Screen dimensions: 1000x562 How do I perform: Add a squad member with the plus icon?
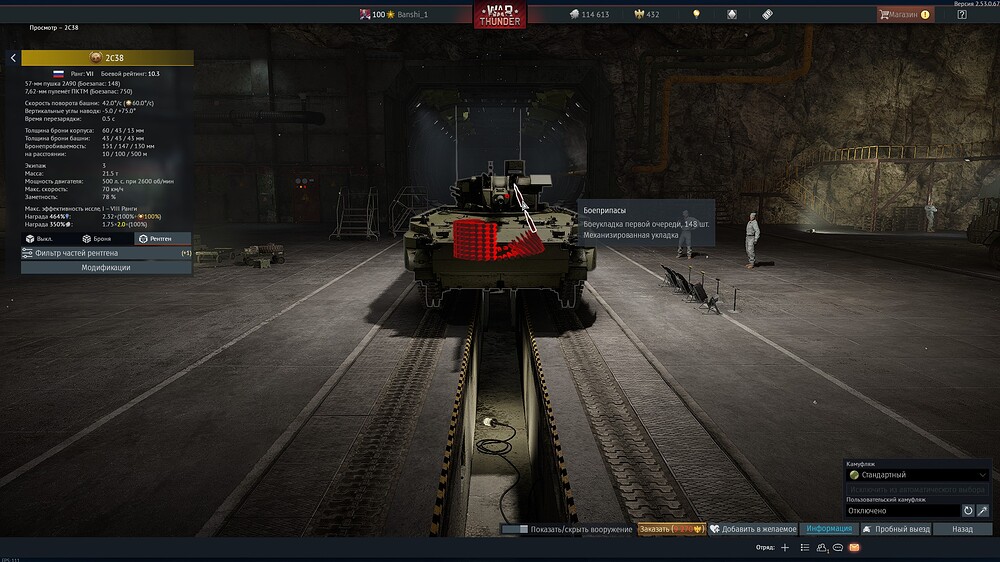coord(785,548)
